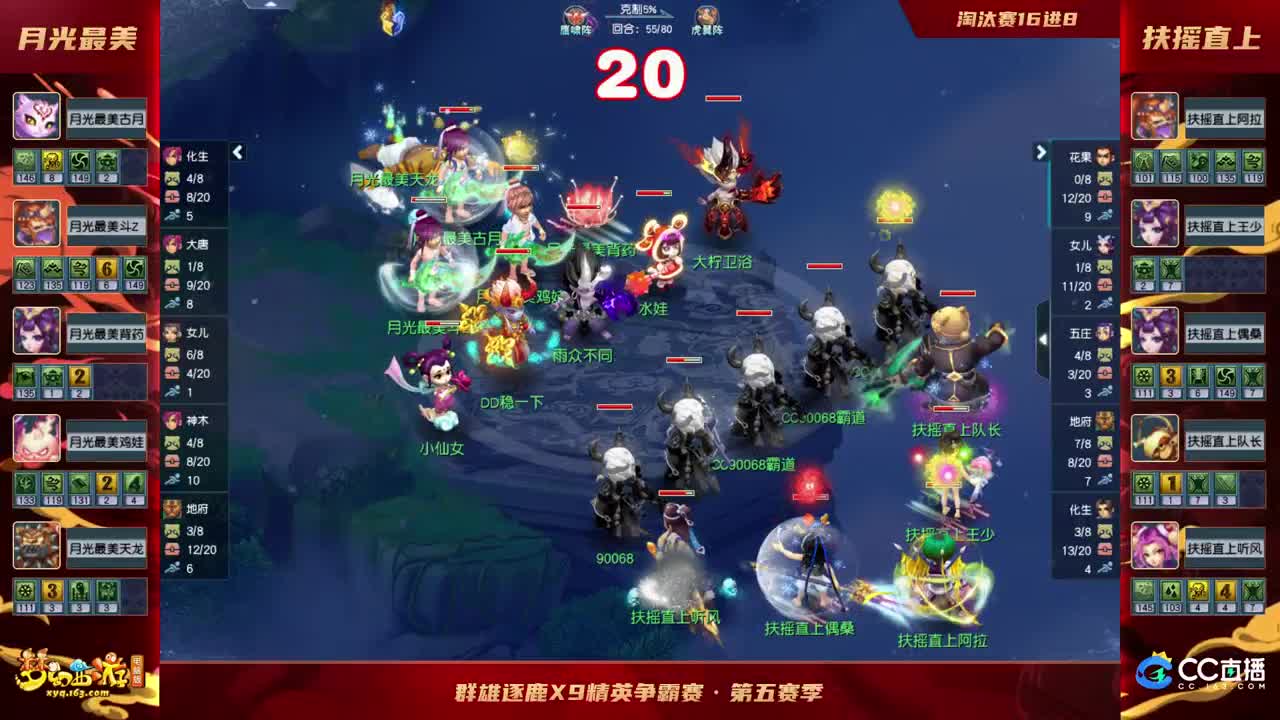Image resolution: width=1280 pixels, height=720 pixels.
Task: Expand the 克制5% counter details at top
Action: point(638,9)
